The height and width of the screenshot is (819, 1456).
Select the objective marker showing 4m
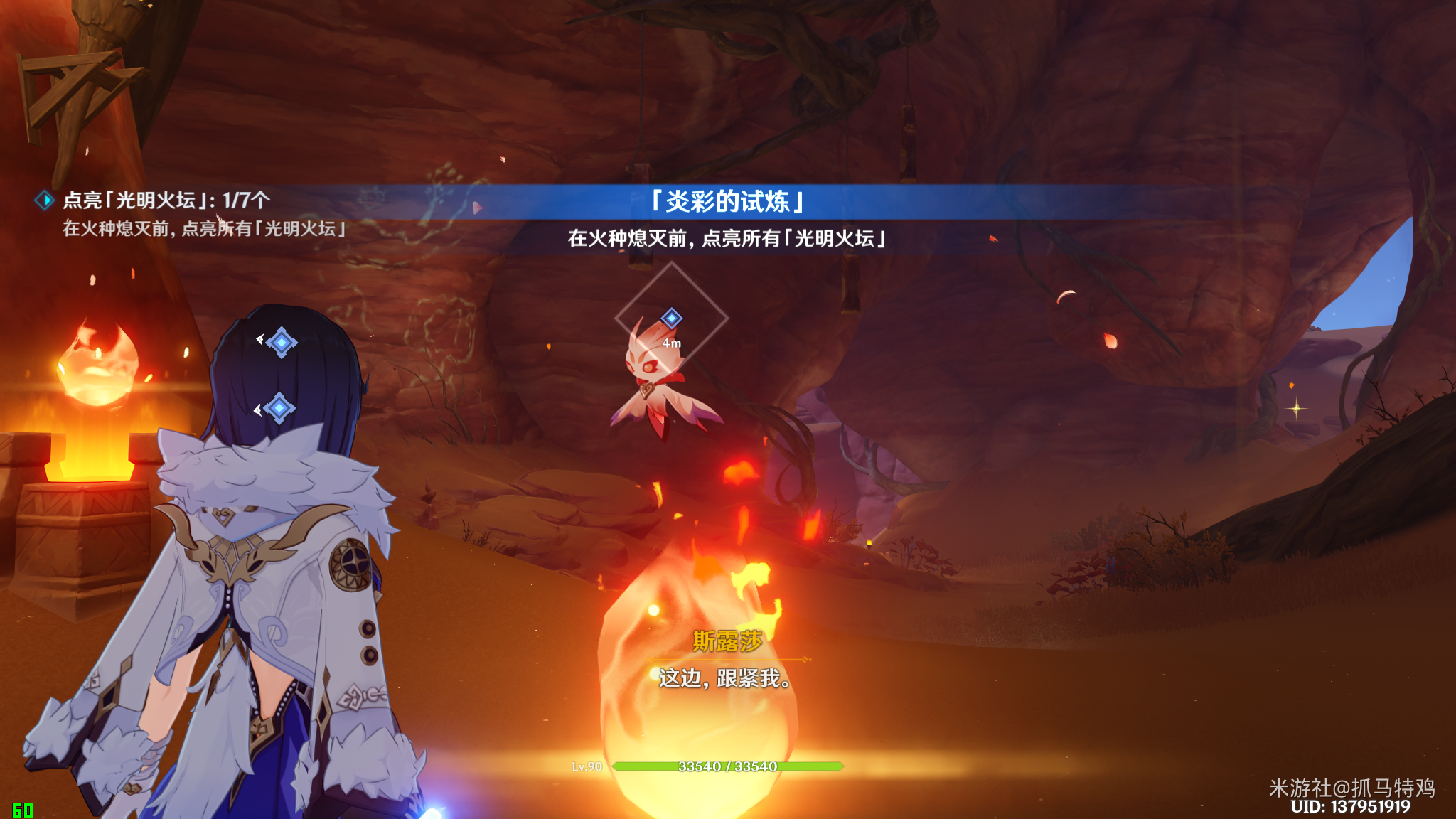(x=671, y=318)
